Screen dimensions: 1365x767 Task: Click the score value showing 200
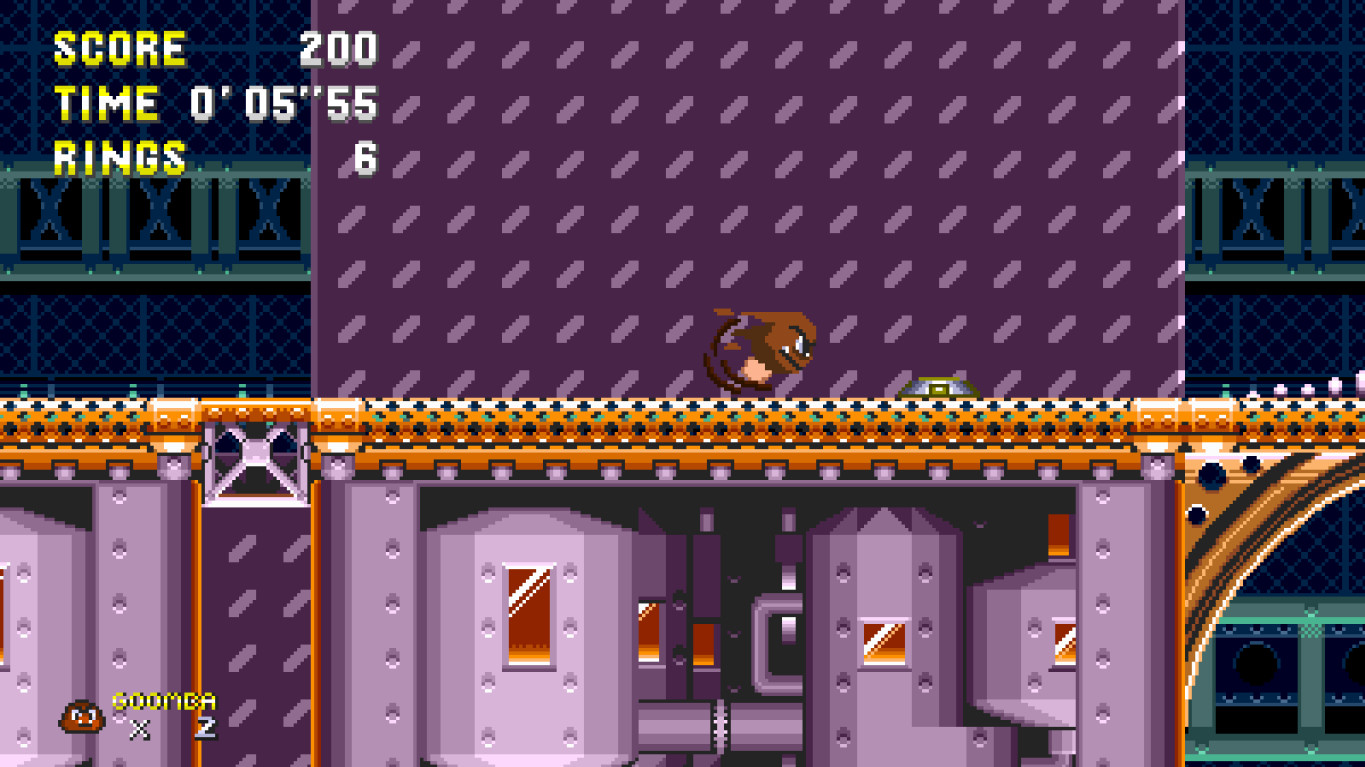[340, 49]
